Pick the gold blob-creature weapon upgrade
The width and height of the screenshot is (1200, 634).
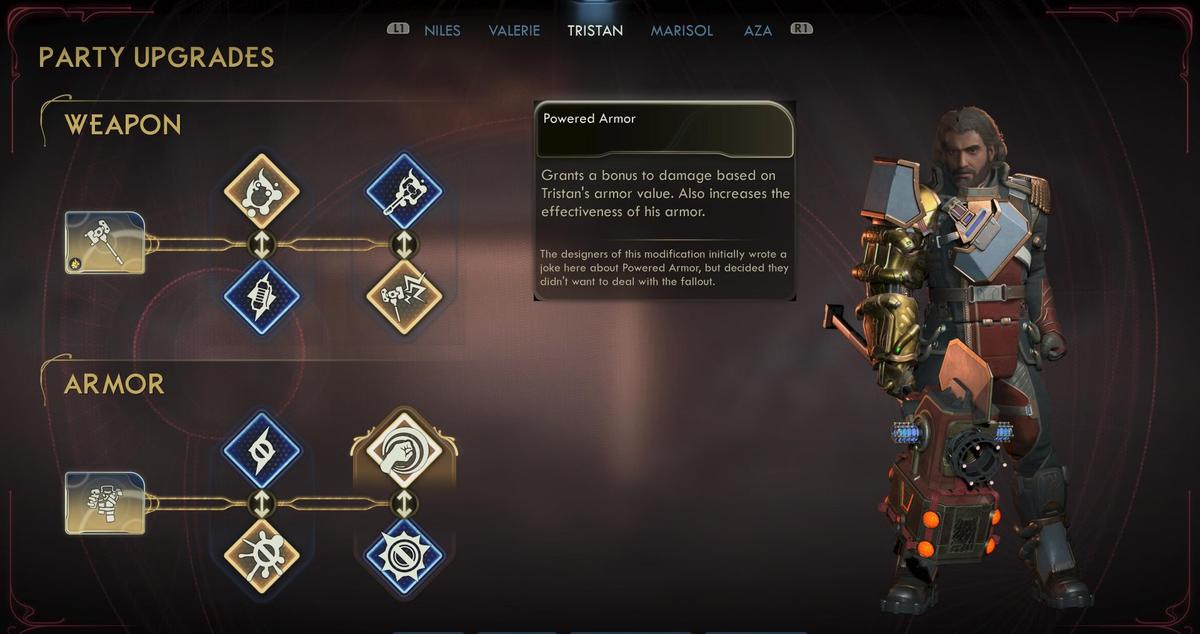[262, 190]
